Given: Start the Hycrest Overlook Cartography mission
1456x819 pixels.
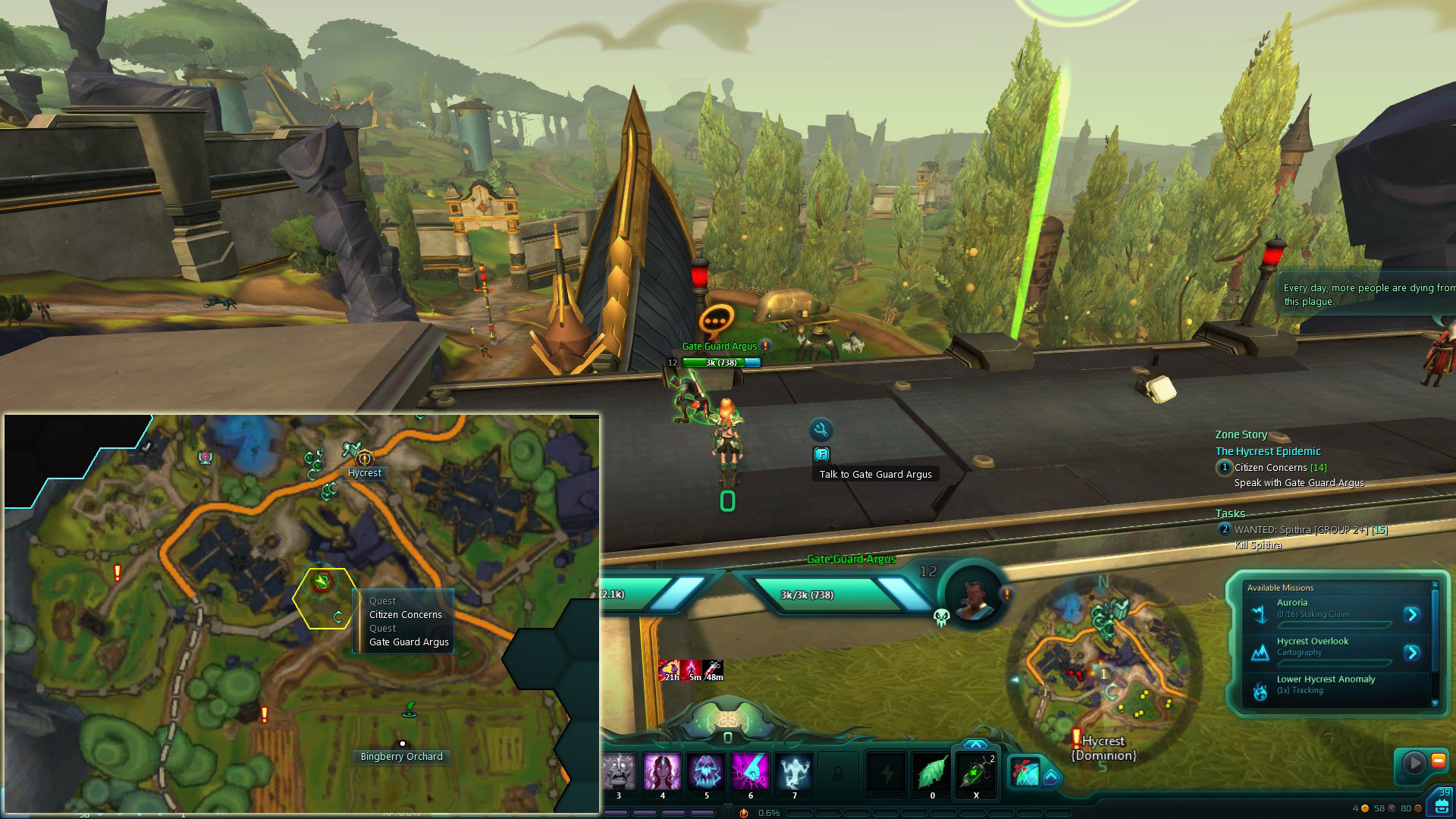Looking at the screenshot, I should click(x=1412, y=653).
